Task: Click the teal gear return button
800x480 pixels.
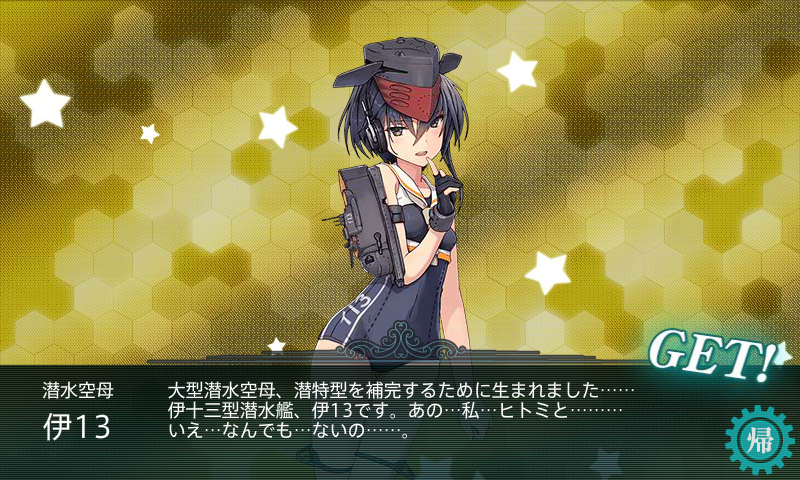Action: coord(758,439)
